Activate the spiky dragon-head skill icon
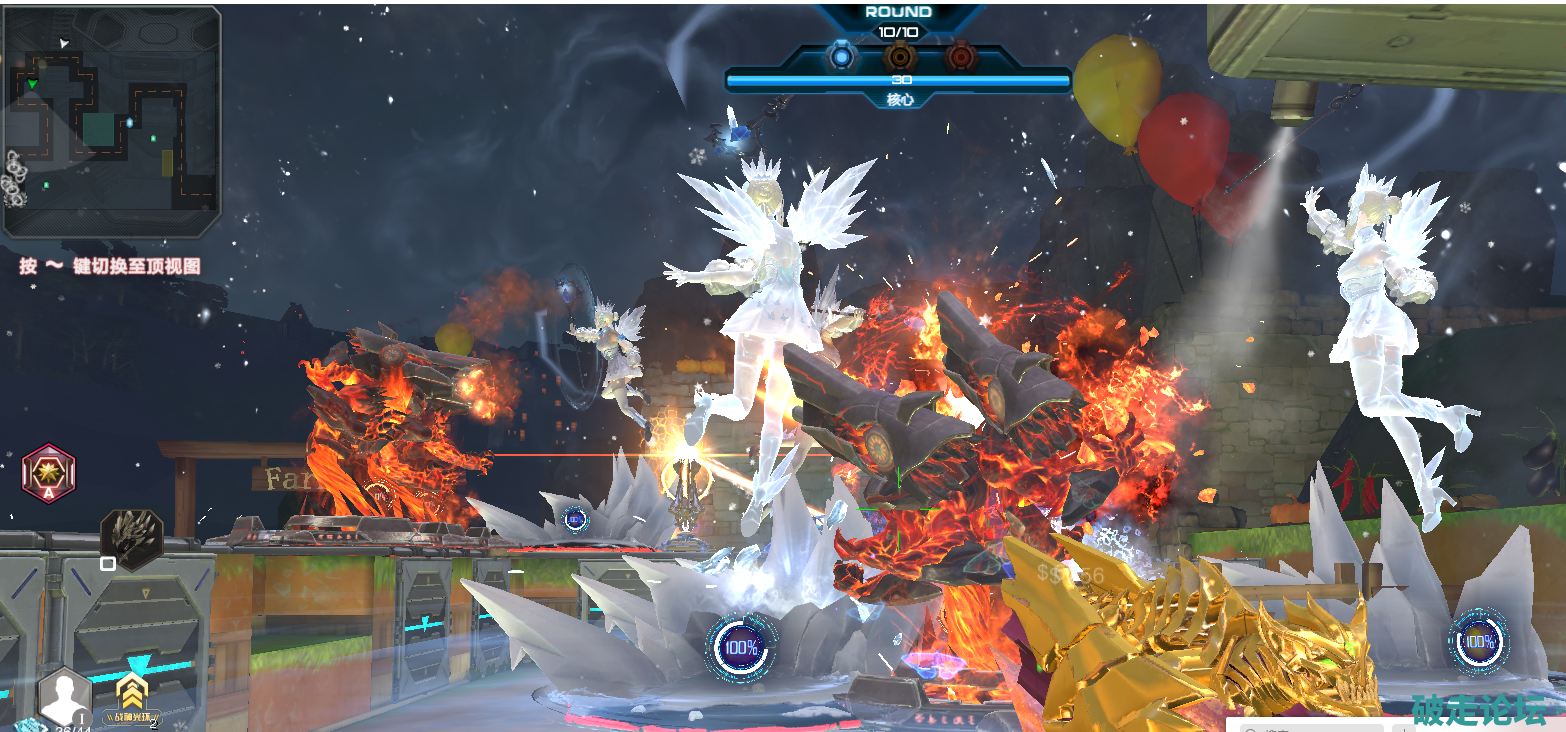Screen dimensions: 1566x732 [x=132, y=537]
